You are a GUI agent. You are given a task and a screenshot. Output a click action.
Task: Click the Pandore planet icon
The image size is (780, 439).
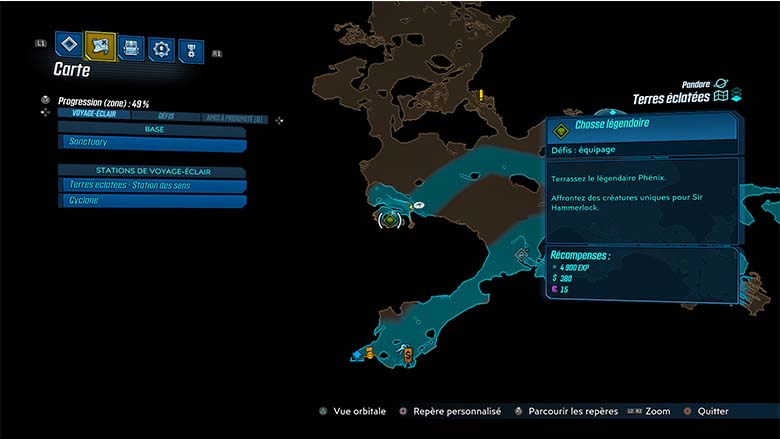click(722, 84)
